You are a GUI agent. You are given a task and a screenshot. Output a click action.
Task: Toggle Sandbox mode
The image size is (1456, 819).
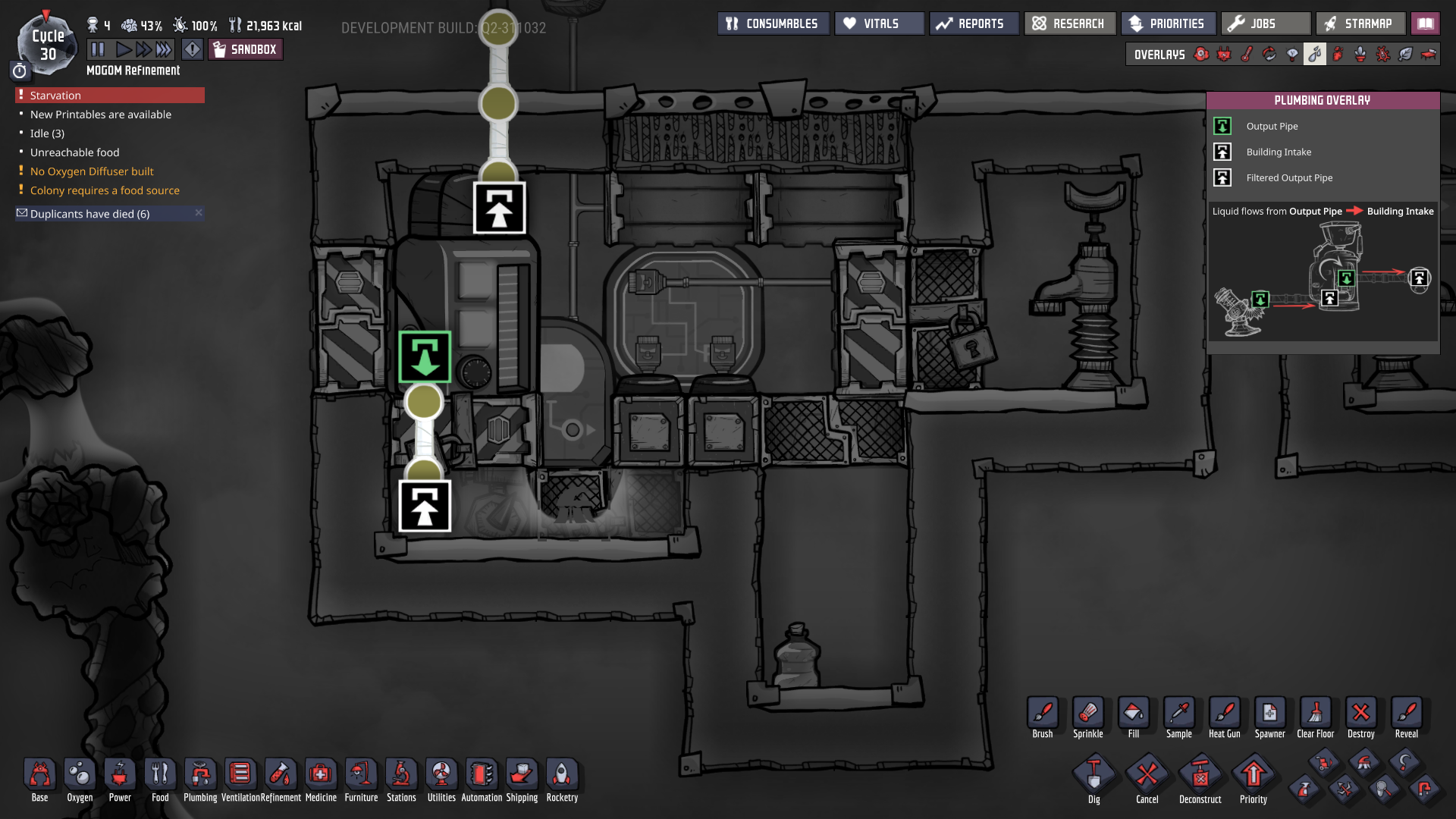[245, 49]
